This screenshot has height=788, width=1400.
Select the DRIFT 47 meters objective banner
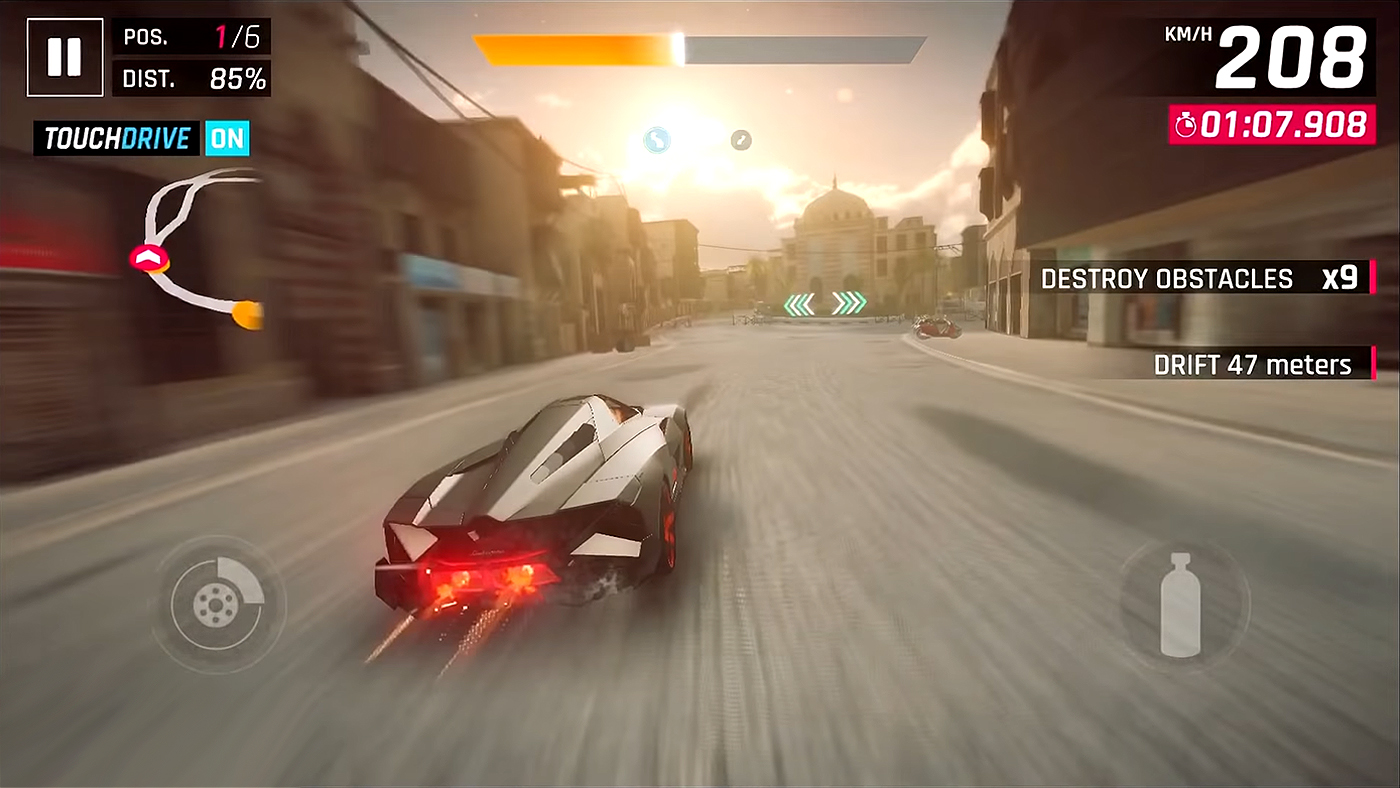click(x=1257, y=365)
